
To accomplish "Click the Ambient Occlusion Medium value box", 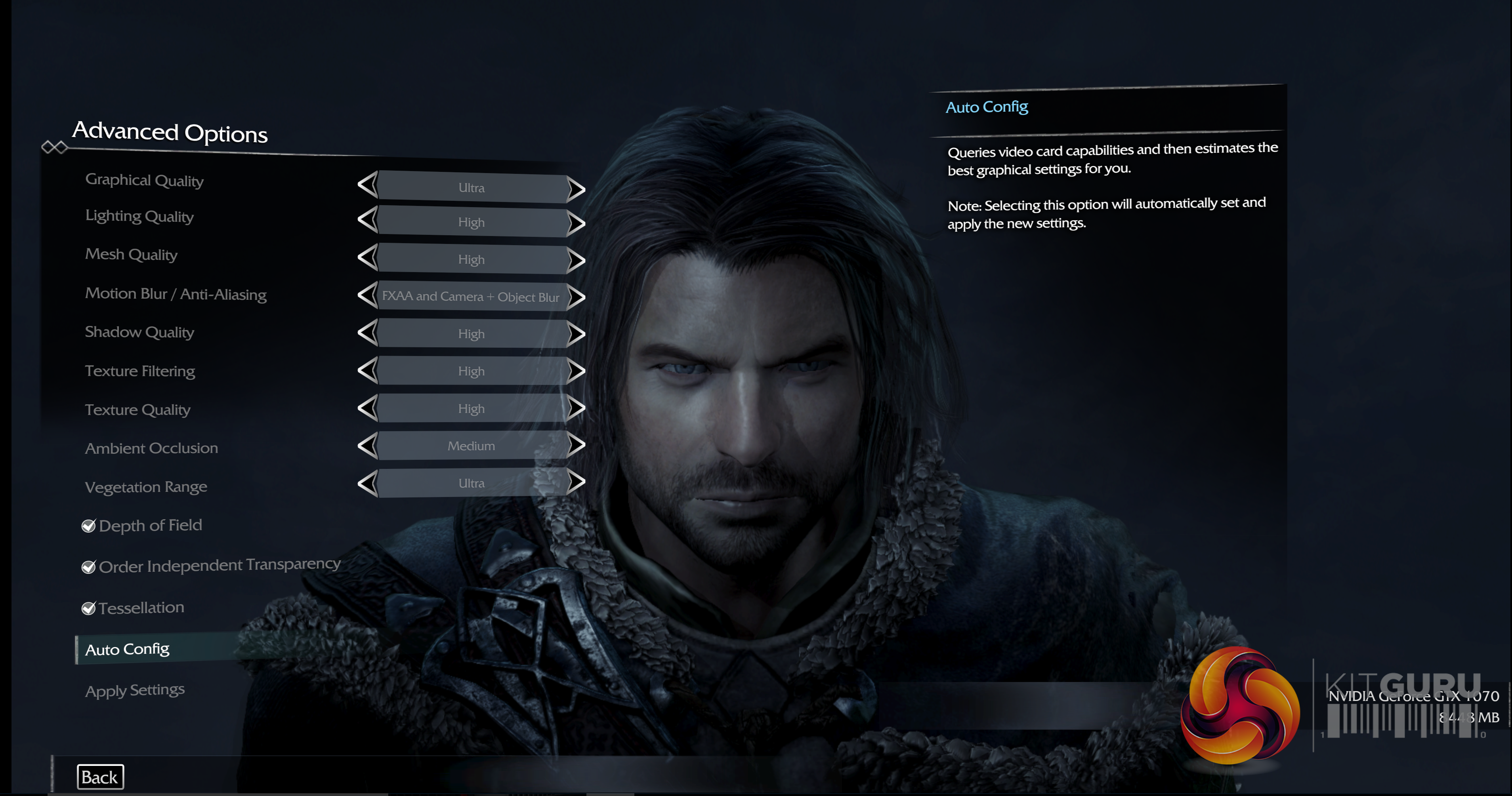I will click(472, 446).
